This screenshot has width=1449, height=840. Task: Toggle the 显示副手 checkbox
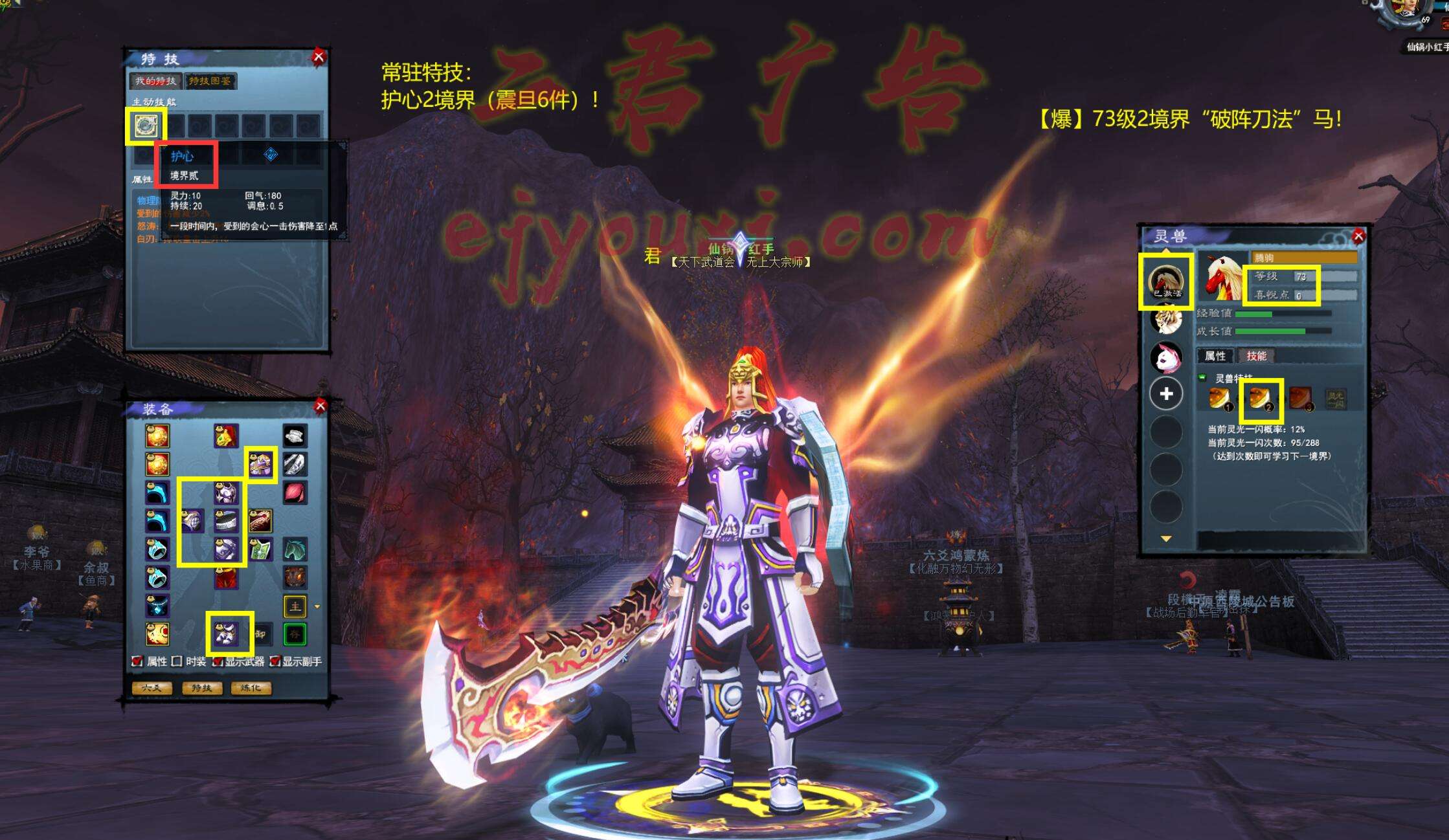coord(275,661)
